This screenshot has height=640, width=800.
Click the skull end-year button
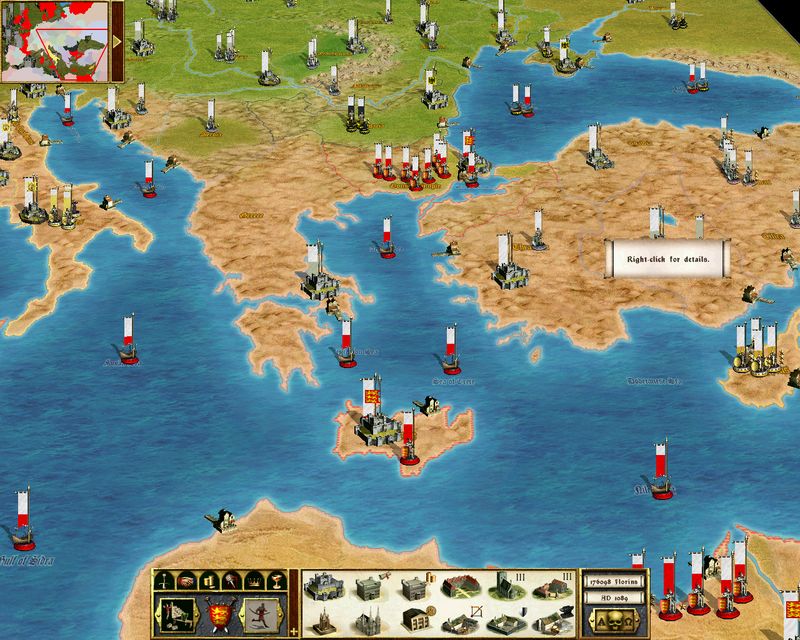point(613,621)
